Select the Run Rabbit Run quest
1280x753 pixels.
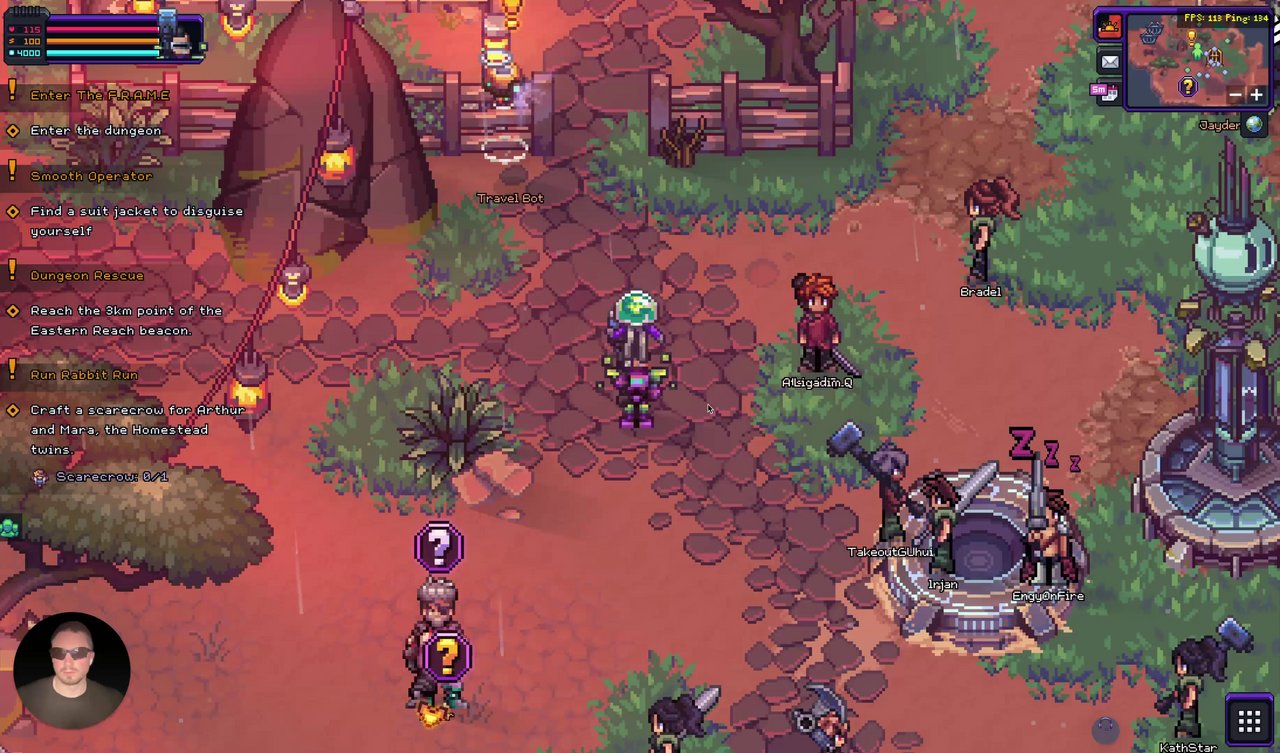pyautogui.click(x=84, y=374)
